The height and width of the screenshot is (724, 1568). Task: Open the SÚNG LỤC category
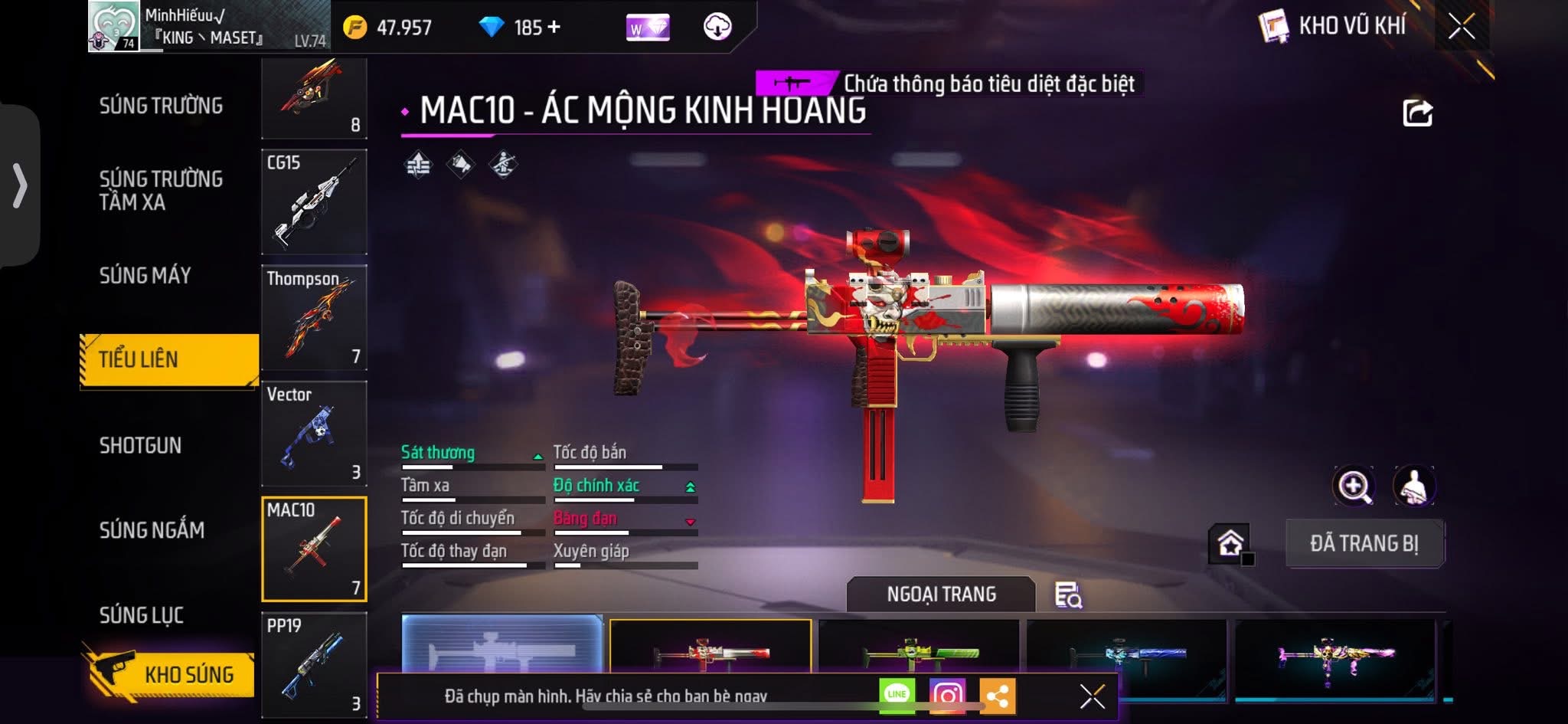(x=142, y=614)
